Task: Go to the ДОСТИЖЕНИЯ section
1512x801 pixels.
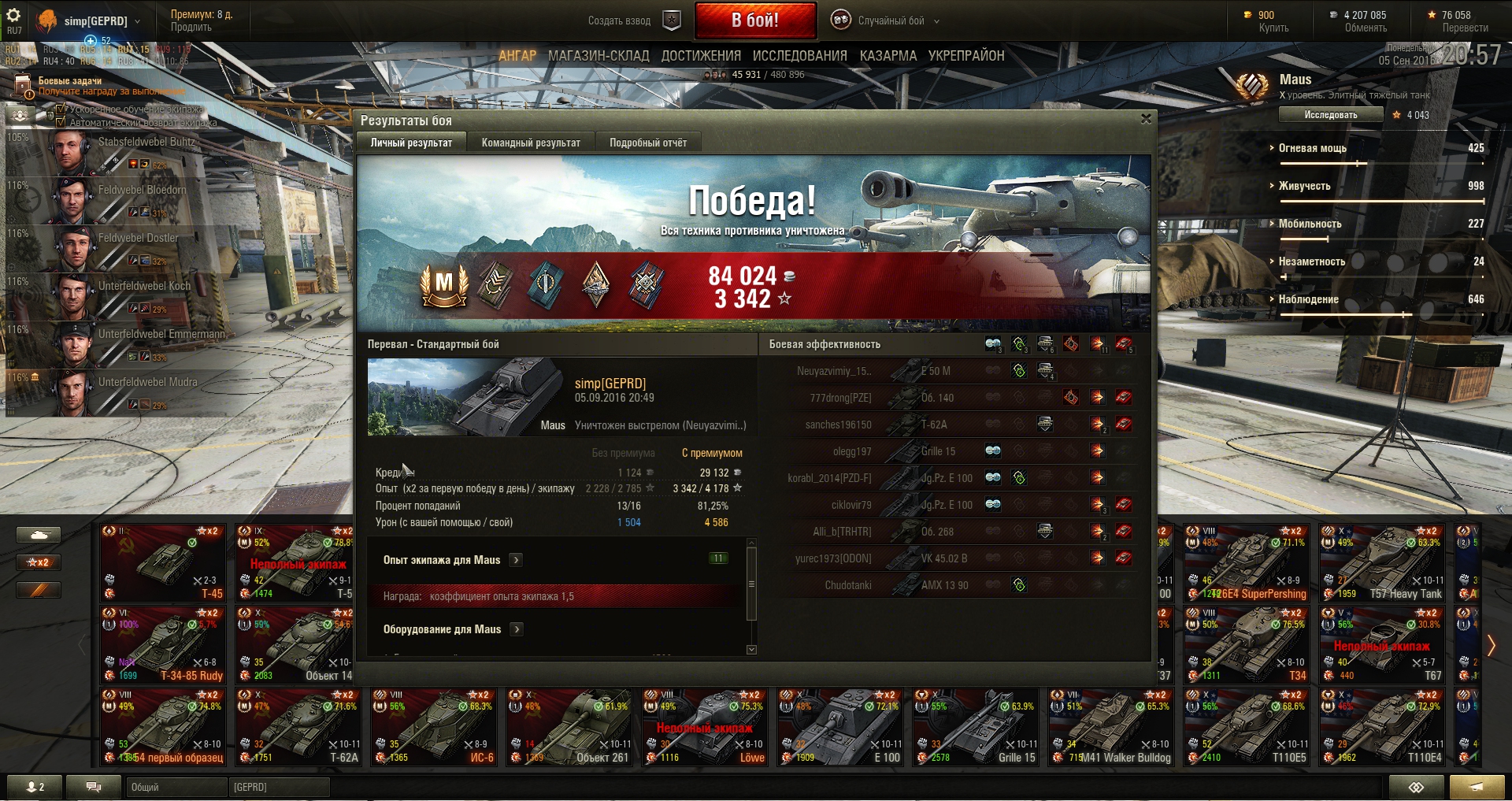Action: (701, 56)
